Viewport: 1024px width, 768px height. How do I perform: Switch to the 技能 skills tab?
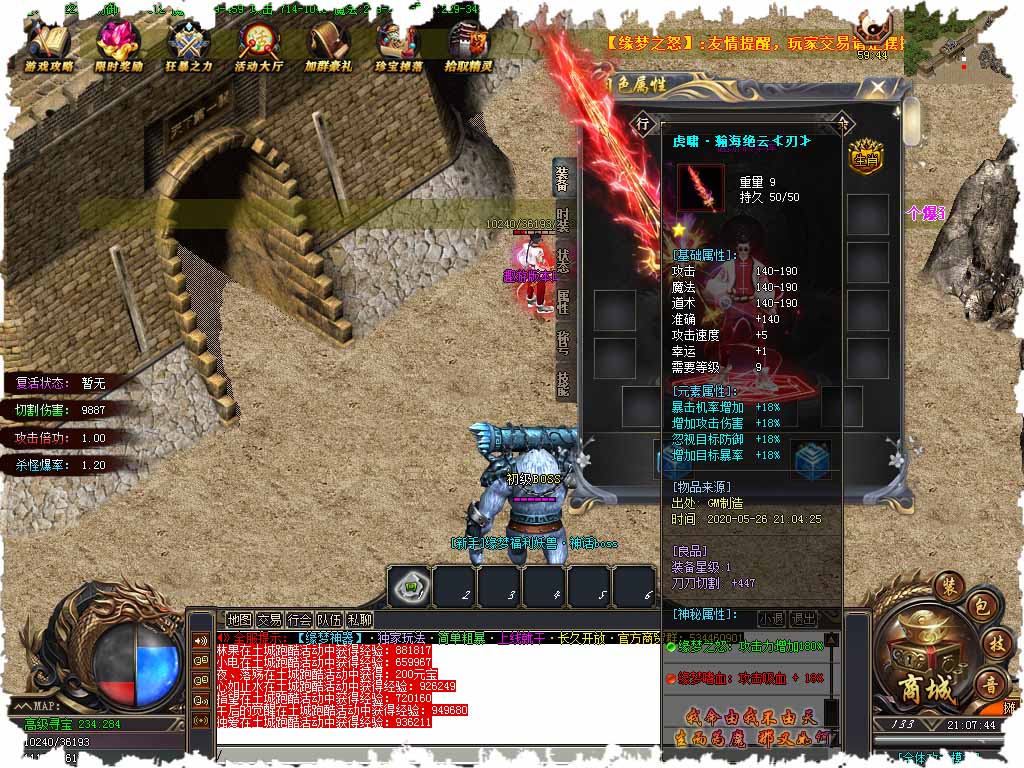(563, 383)
